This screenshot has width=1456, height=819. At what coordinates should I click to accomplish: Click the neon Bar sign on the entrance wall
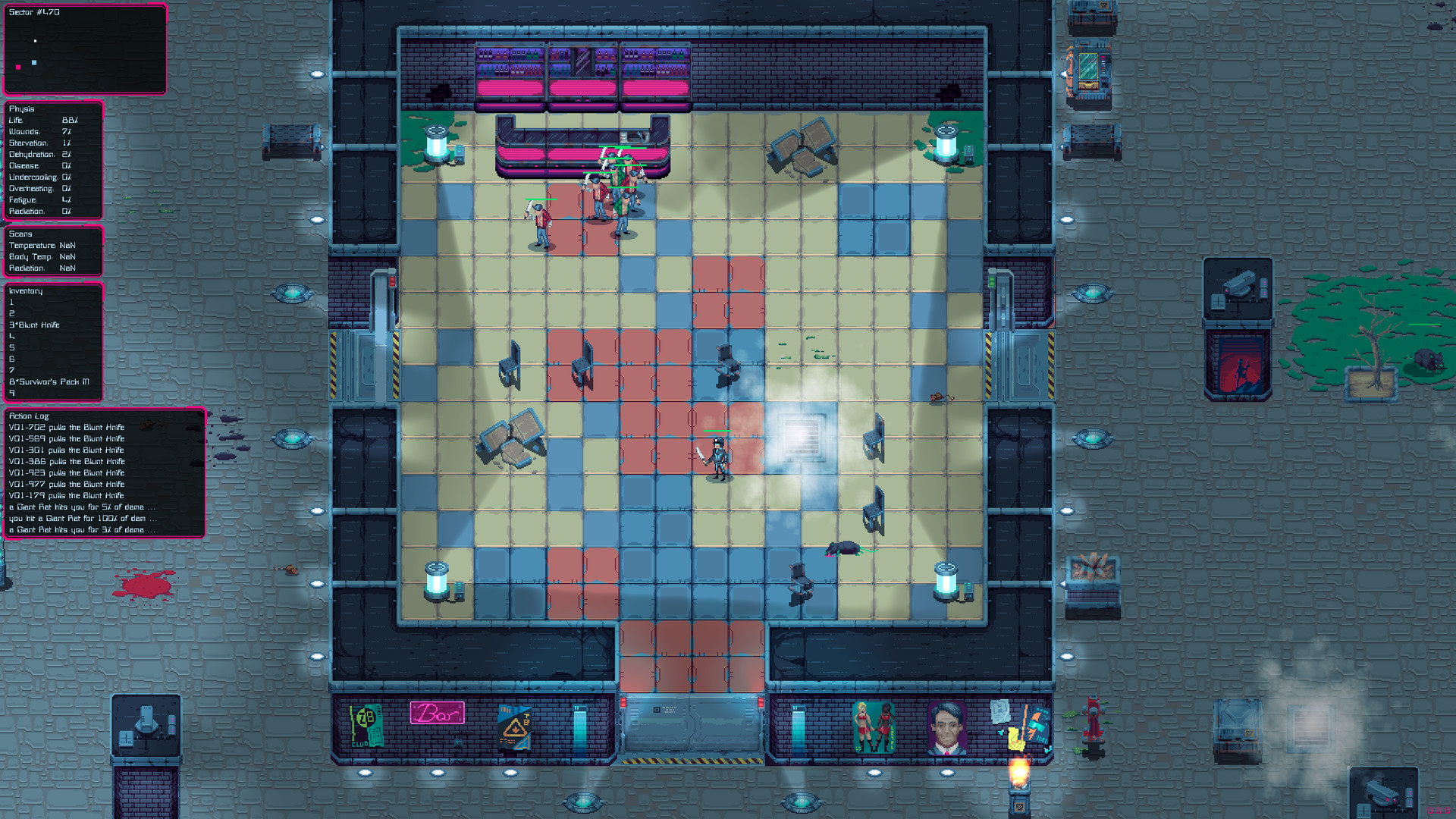(438, 713)
